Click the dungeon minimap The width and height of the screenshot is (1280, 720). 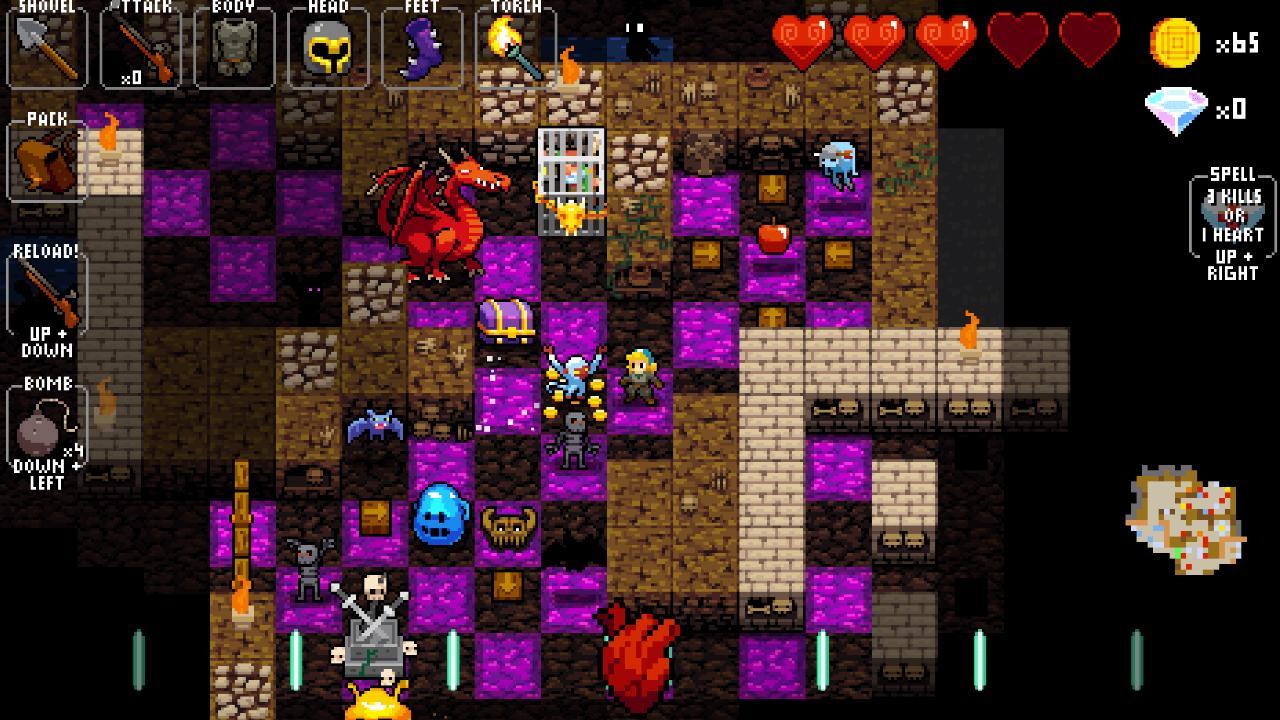pos(1187,520)
